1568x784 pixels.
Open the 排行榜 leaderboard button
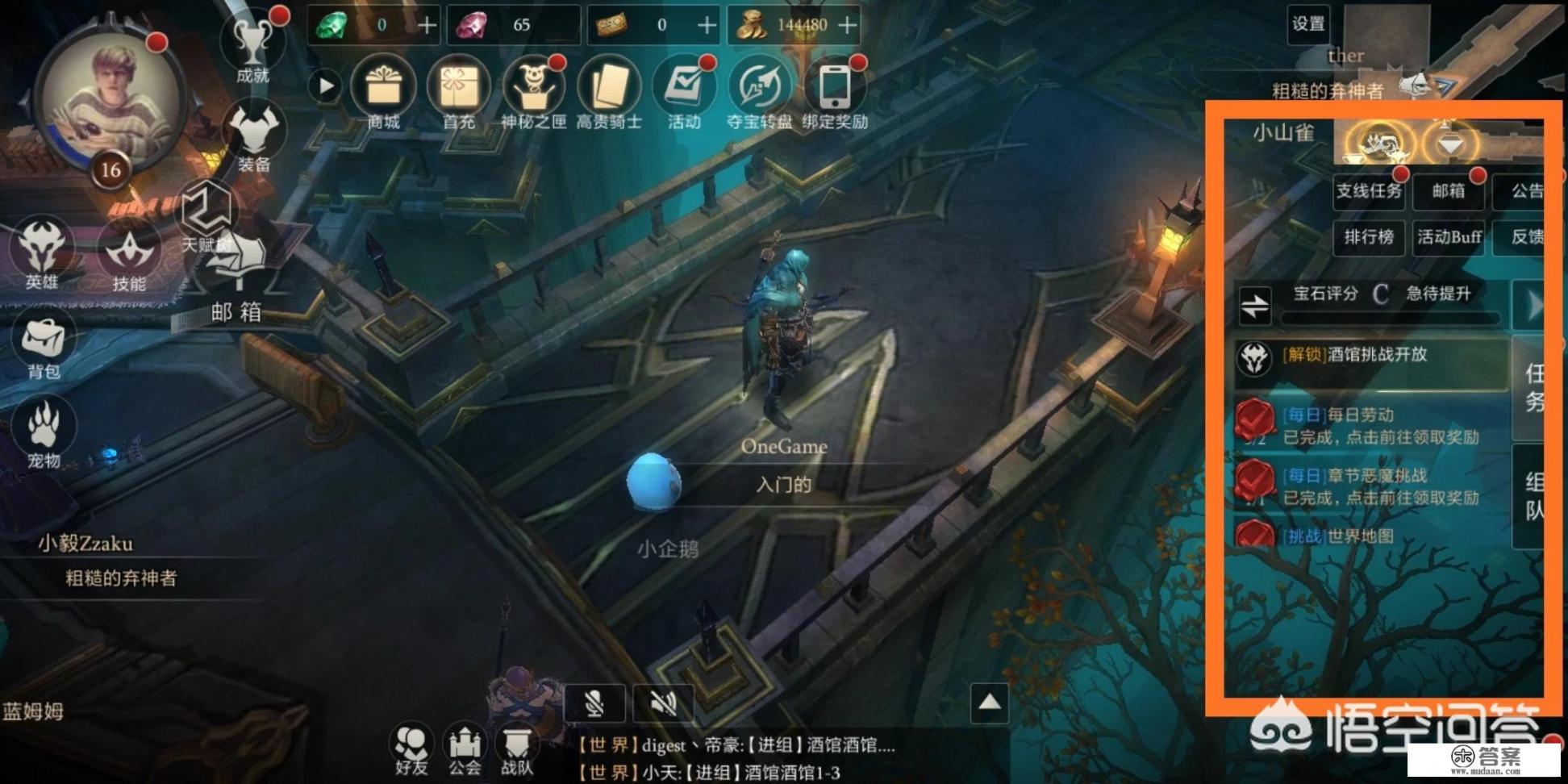(1369, 237)
